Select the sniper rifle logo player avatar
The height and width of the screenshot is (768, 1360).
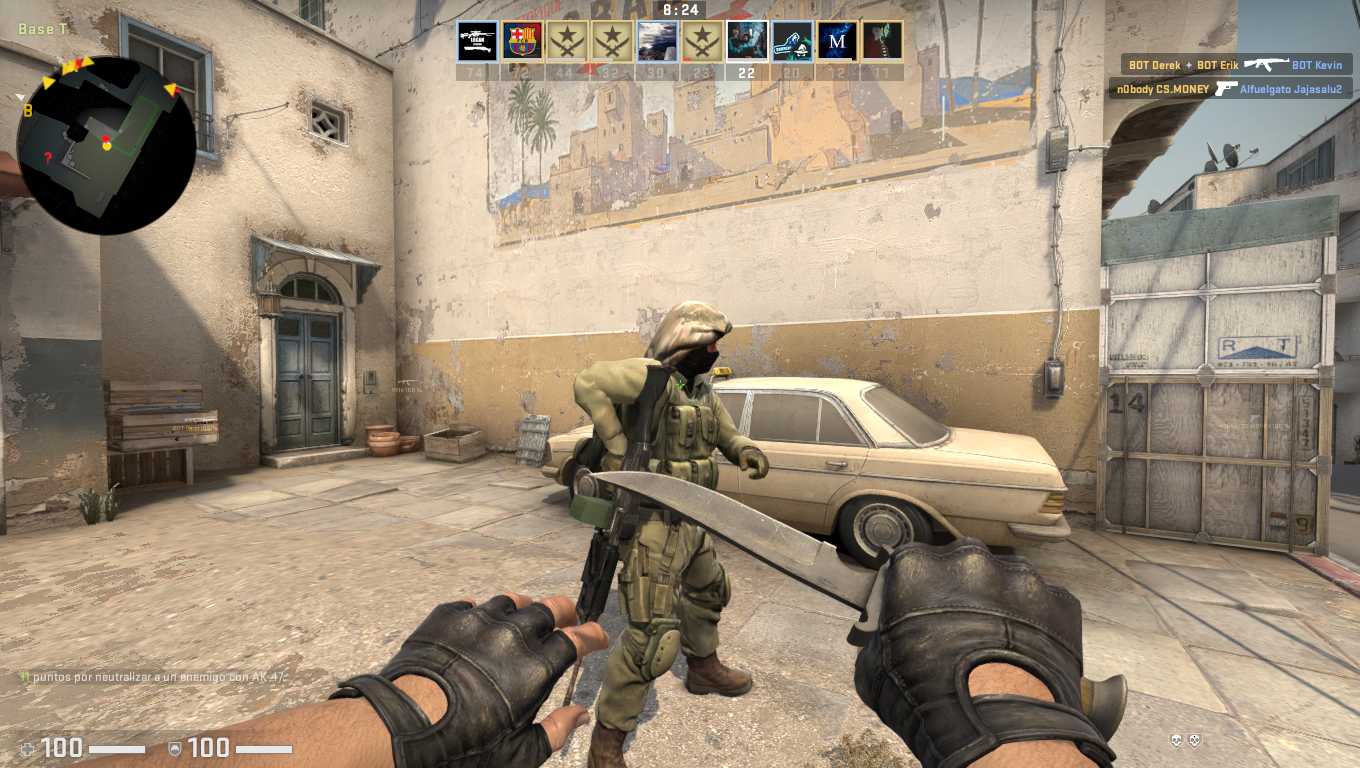pos(477,42)
